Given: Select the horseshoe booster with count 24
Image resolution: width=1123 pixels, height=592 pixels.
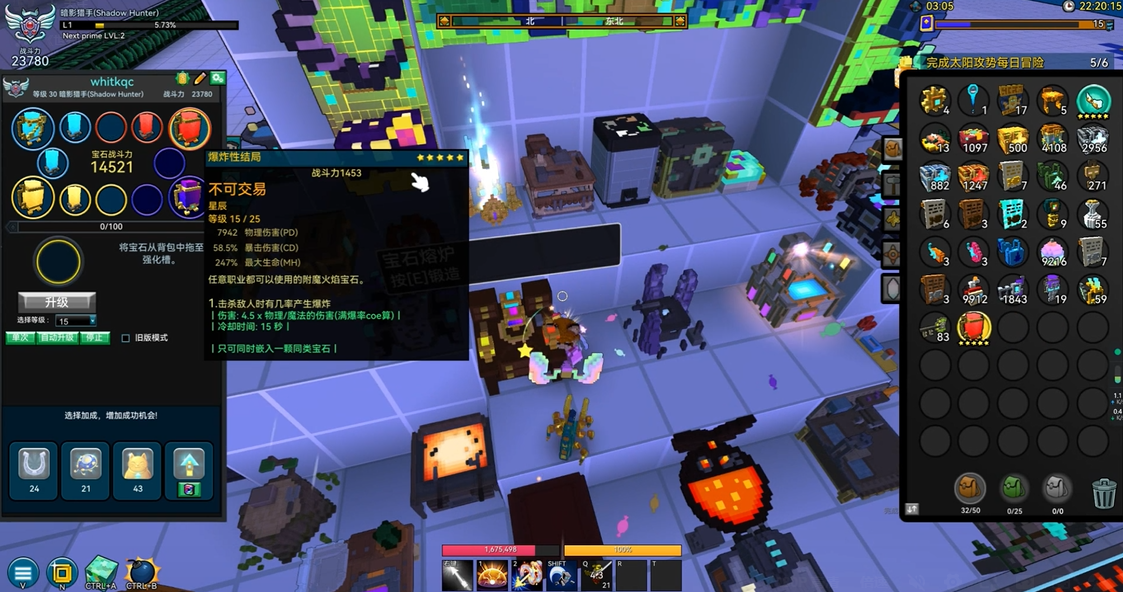Looking at the screenshot, I should click(x=34, y=468).
